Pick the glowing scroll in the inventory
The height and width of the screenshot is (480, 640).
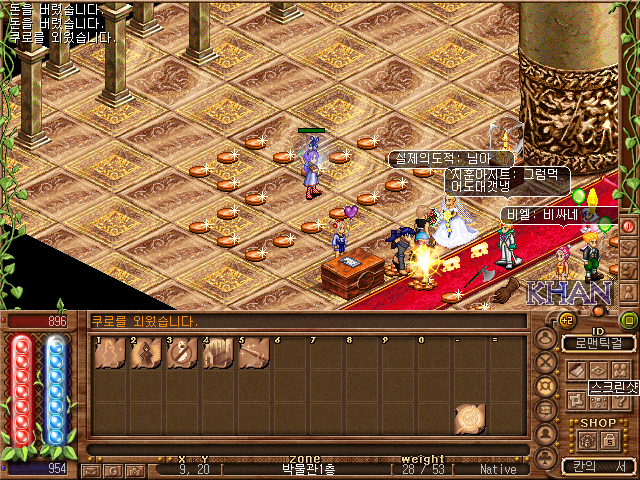[x=470, y=418]
